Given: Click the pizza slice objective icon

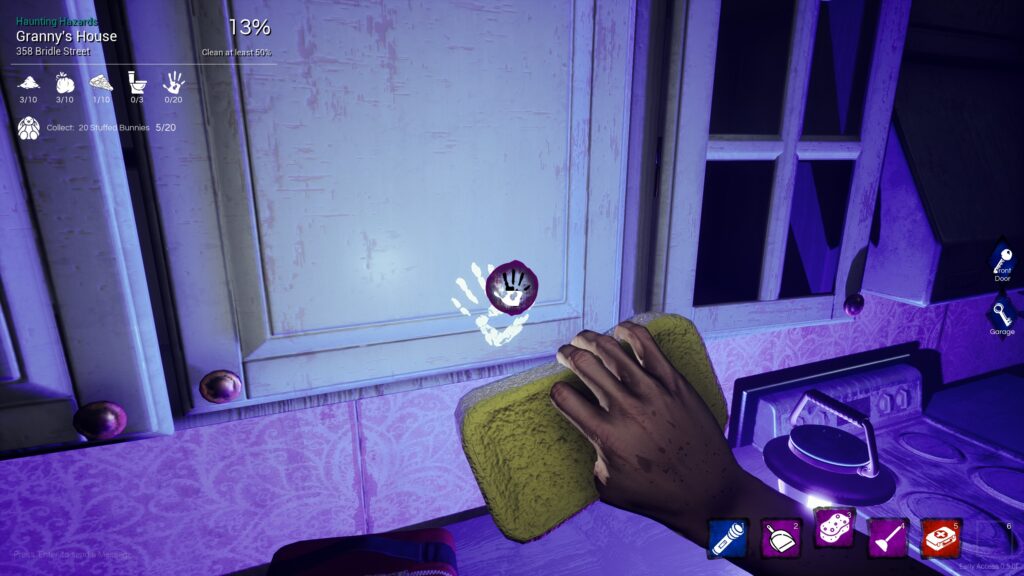Looking at the screenshot, I should point(101,82).
